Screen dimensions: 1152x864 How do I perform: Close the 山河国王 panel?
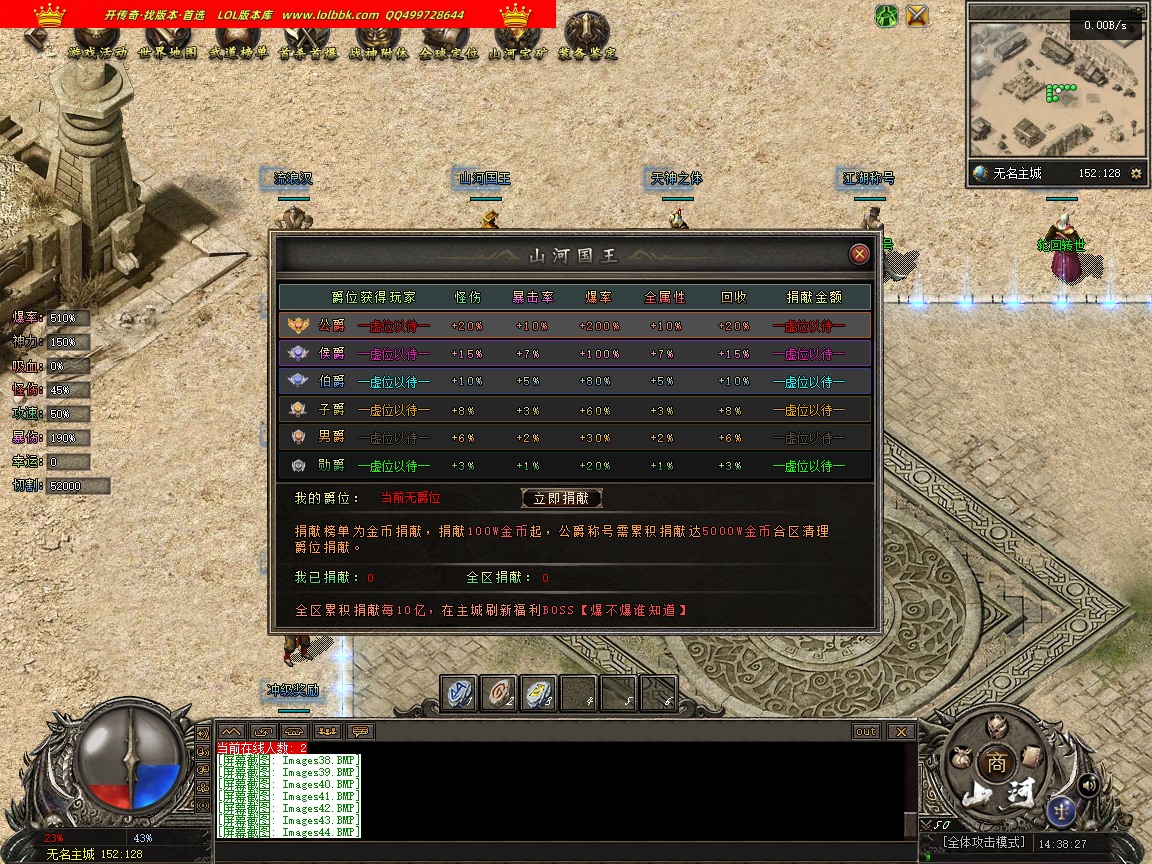(859, 254)
